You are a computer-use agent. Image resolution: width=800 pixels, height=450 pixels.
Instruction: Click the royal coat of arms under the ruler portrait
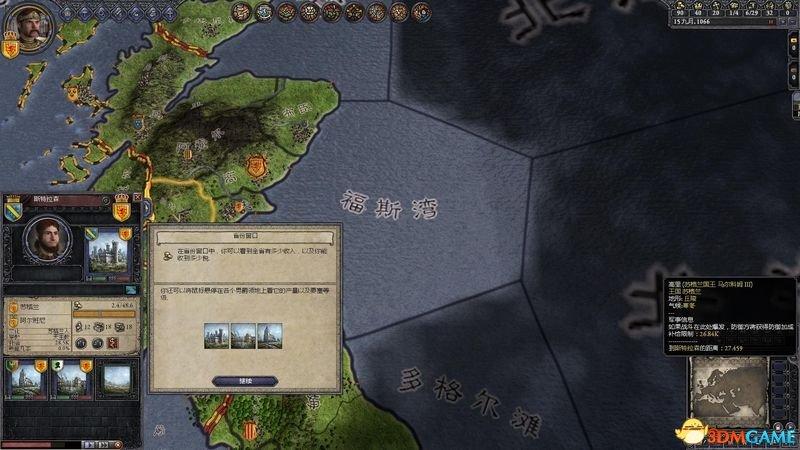pos(11,45)
